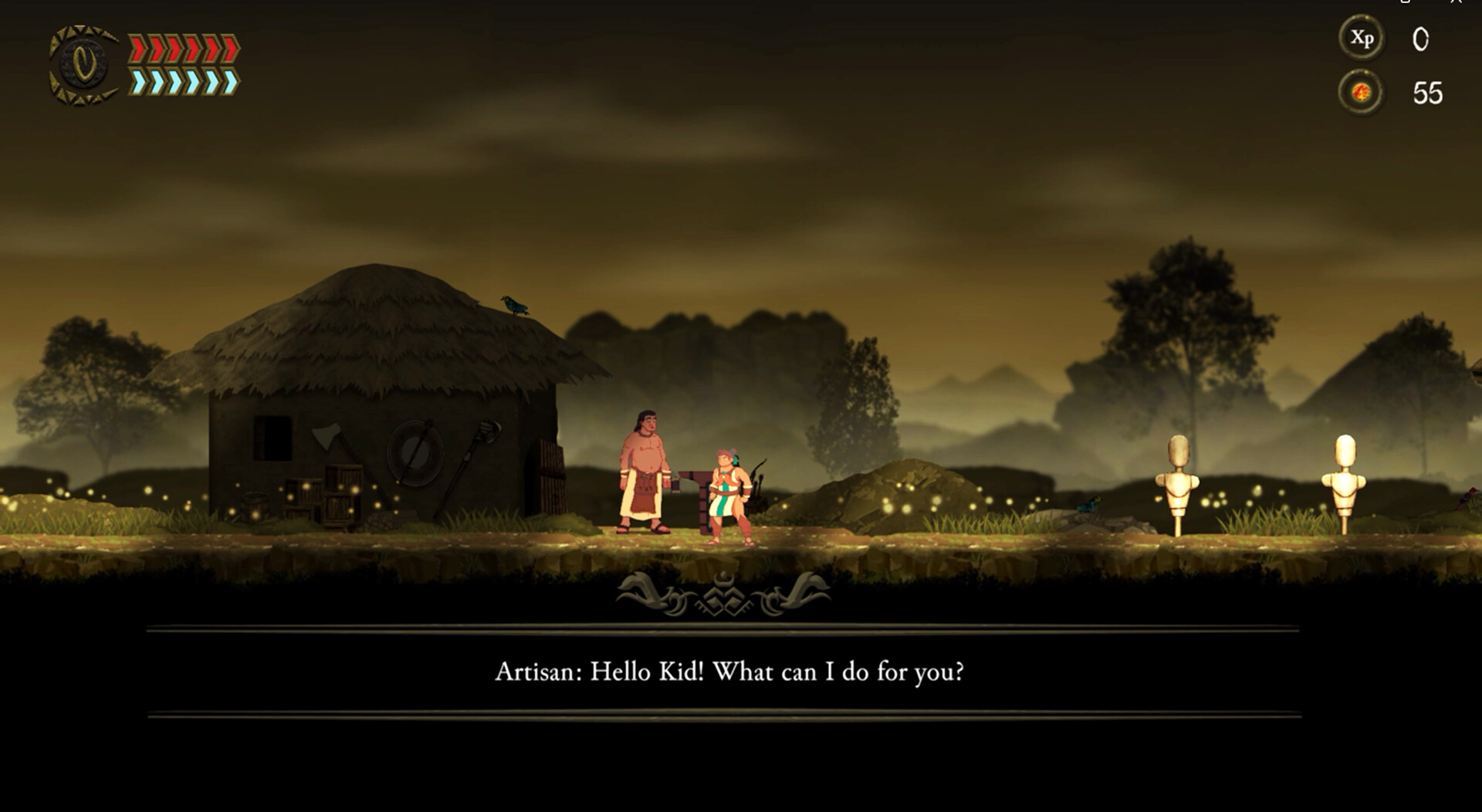Image resolution: width=1482 pixels, height=812 pixels.
Task: Click the red health chevron bar
Action: click(183, 46)
